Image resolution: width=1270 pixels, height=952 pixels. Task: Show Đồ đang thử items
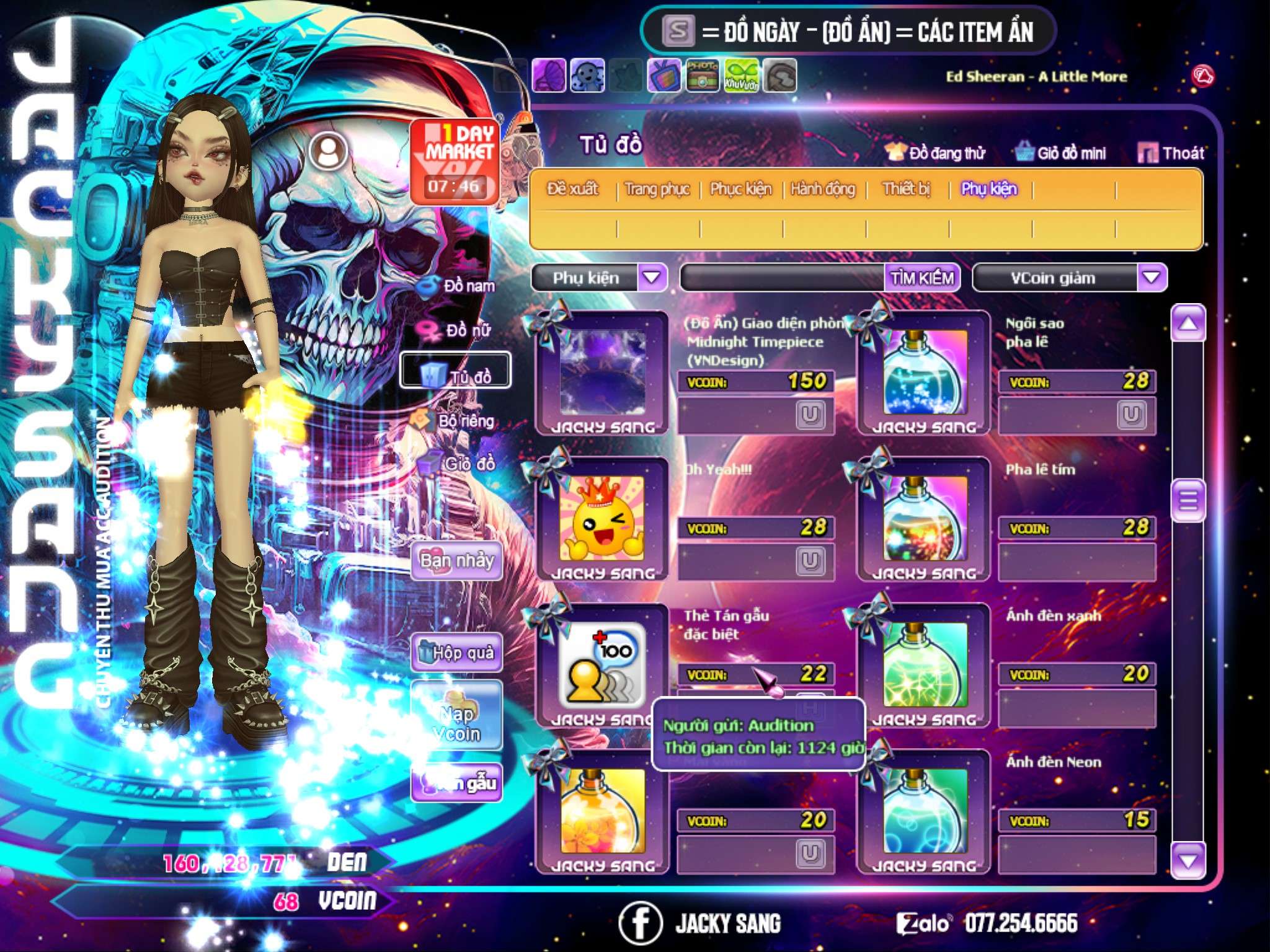tap(936, 153)
